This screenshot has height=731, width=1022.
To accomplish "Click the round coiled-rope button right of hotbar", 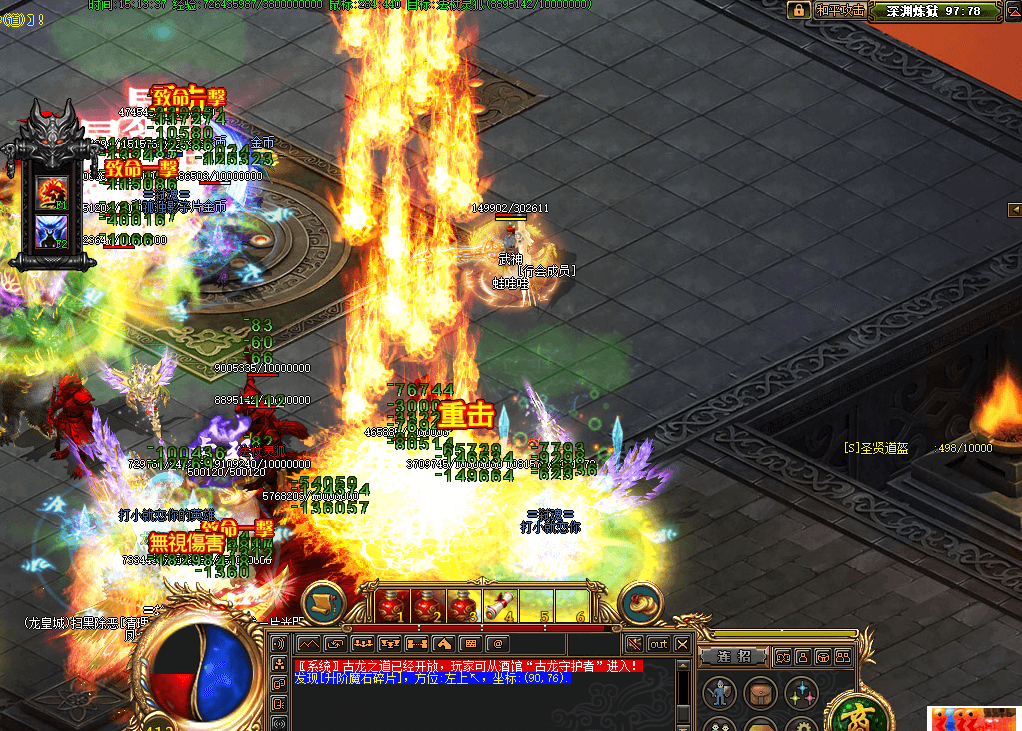I will point(640,603).
